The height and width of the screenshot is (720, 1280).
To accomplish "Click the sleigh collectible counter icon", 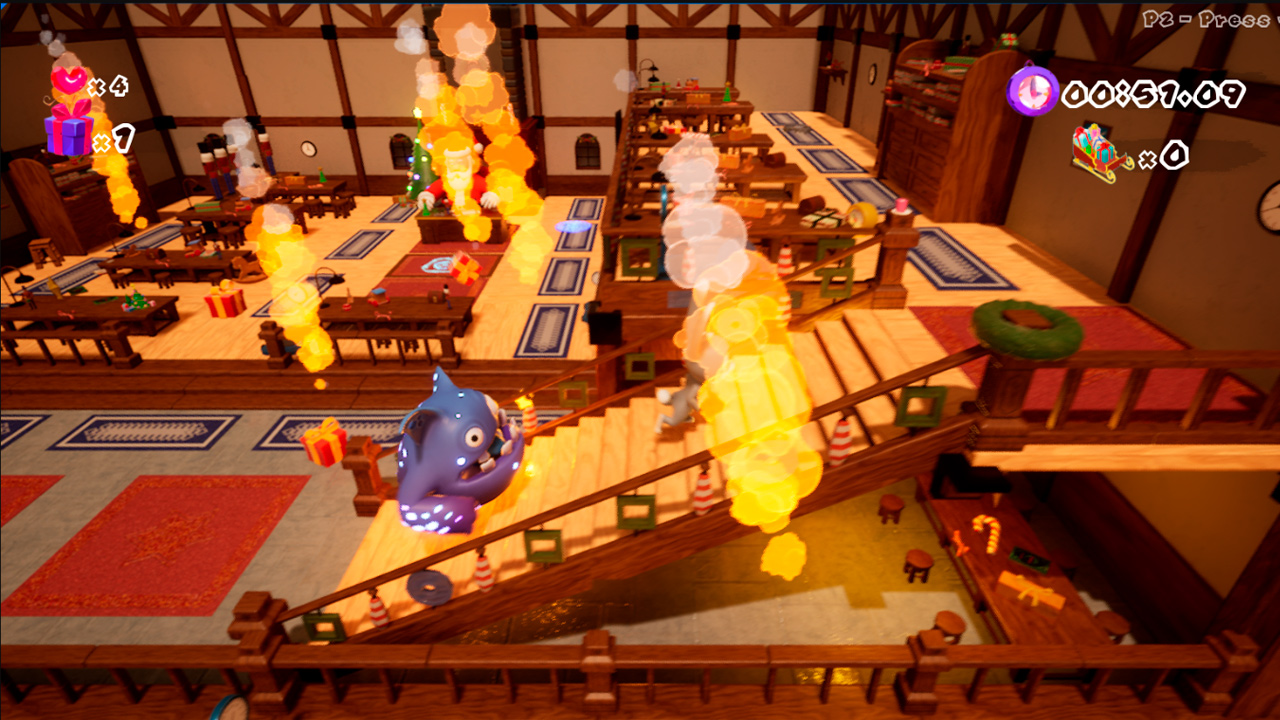I will pyautogui.click(x=1096, y=150).
